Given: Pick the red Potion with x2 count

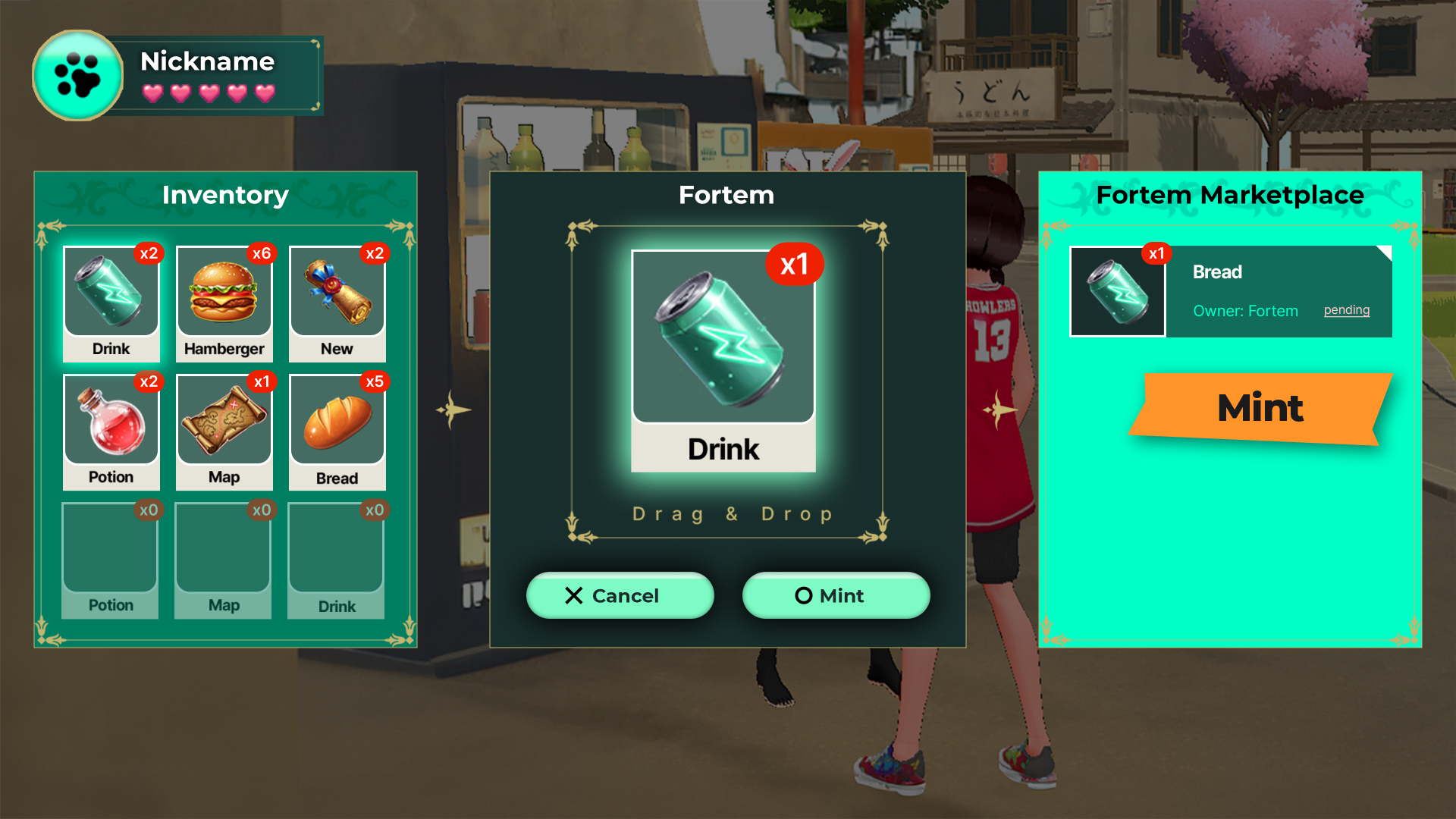Looking at the screenshot, I should (x=111, y=431).
